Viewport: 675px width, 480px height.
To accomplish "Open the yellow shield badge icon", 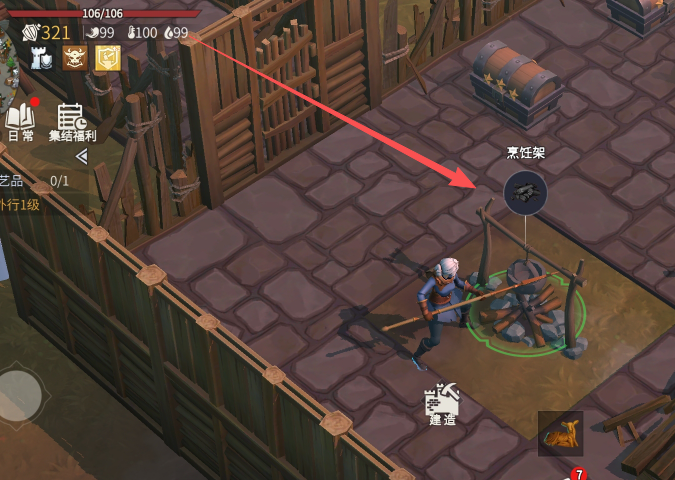I will point(108,58).
